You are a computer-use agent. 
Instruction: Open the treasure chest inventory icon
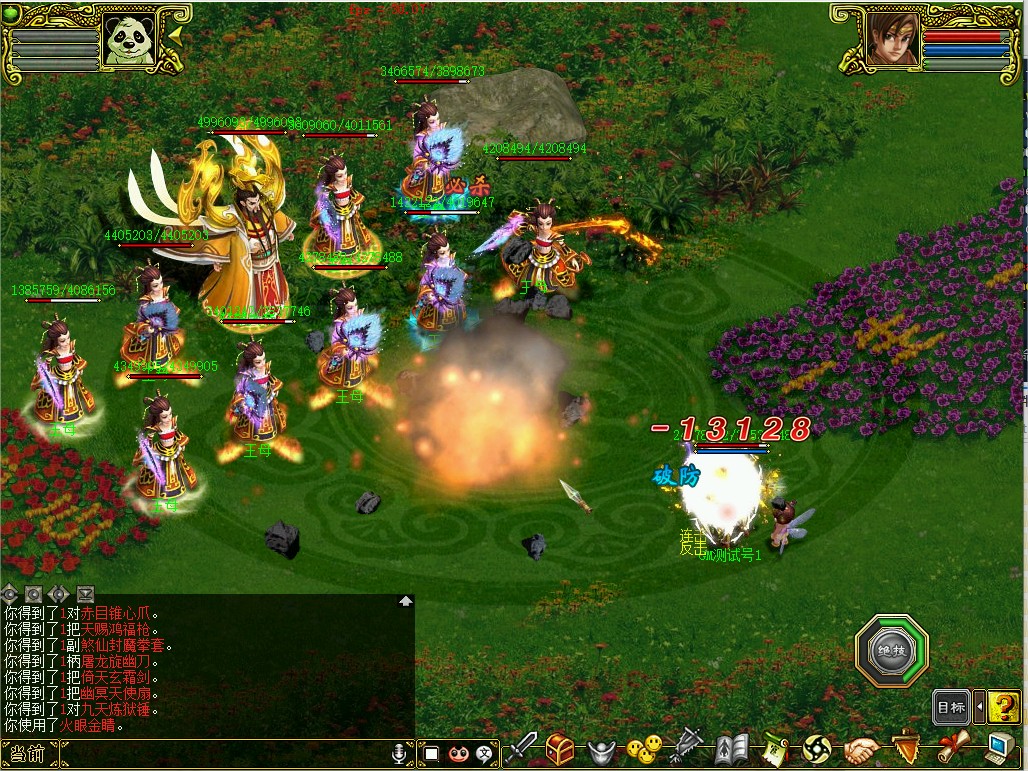pos(559,748)
